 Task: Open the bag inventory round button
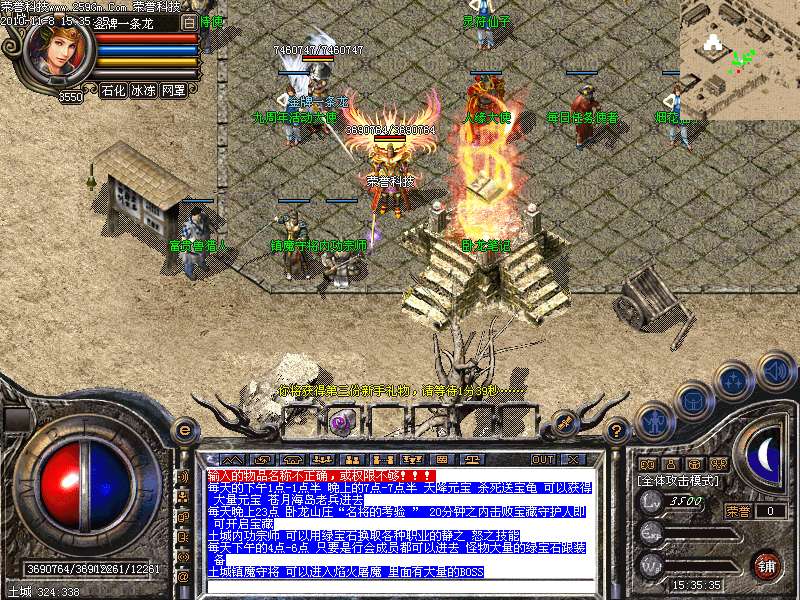tap(692, 401)
